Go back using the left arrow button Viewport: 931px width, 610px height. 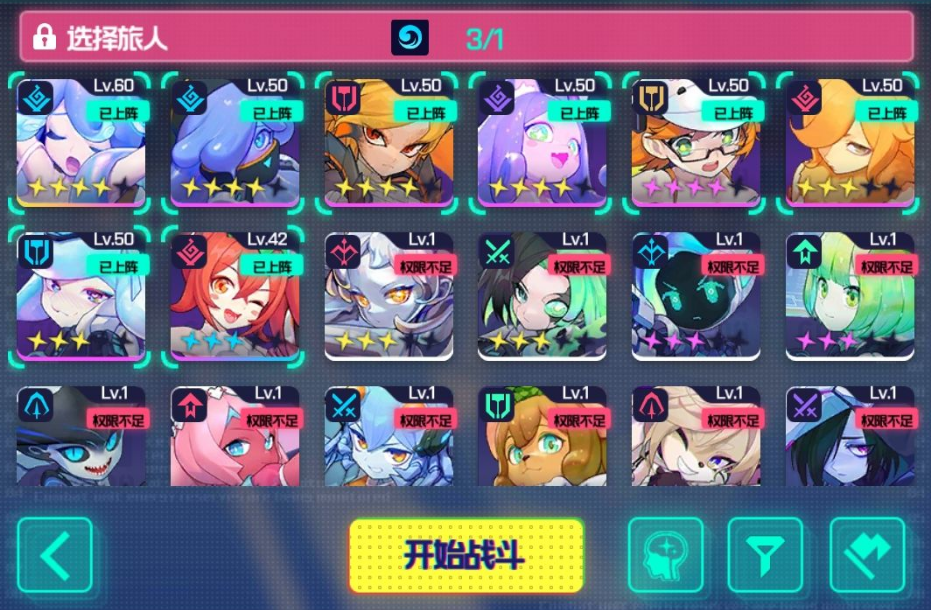coord(55,555)
